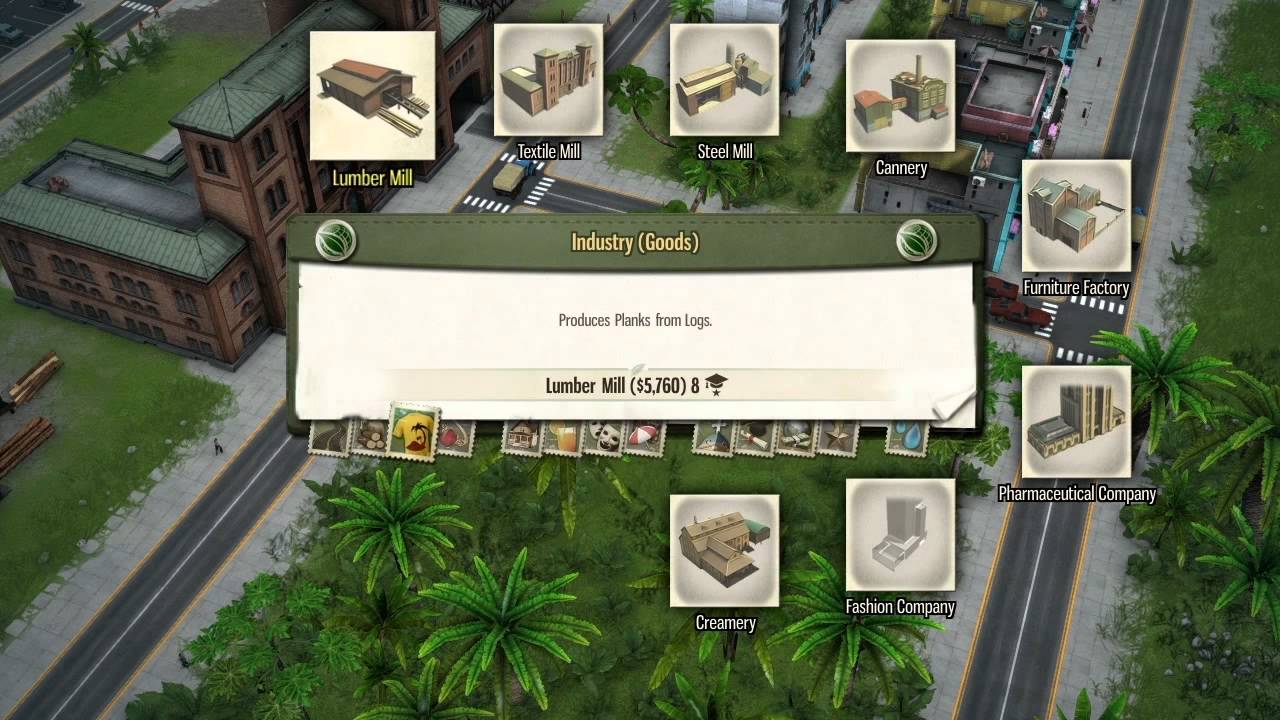Open the church stamp category
The image size is (1280, 720).
click(x=713, y=438)
